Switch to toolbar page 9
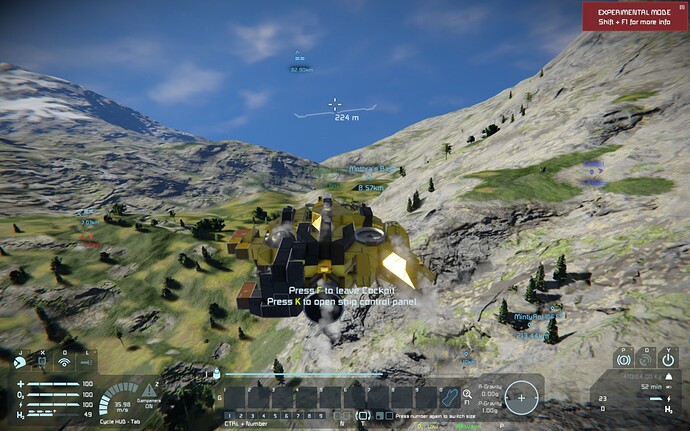This screenshot has height=431, width=690. coord(322,415)
